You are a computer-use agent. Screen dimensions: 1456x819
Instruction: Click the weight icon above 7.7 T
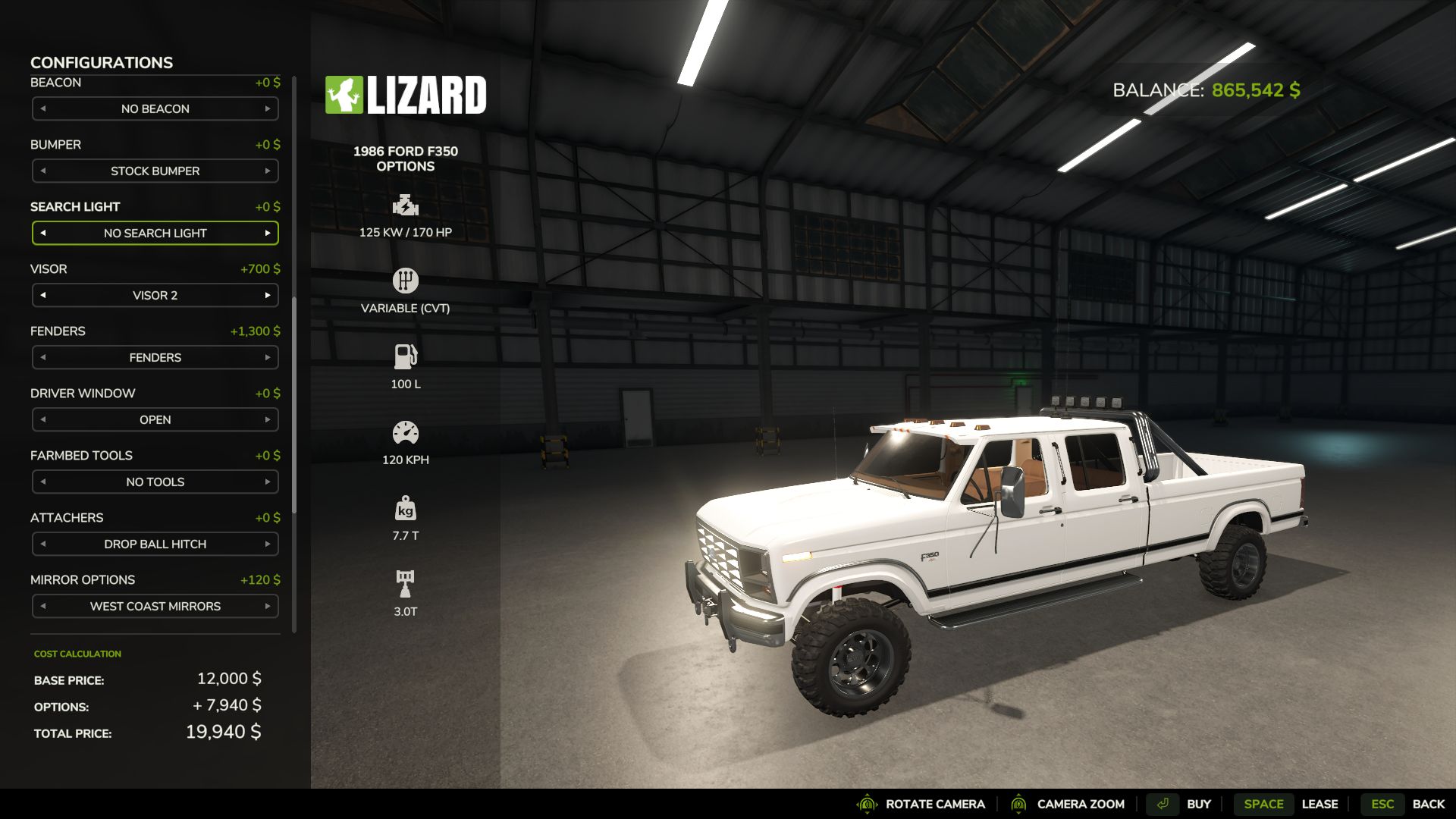tap(405, 507)
